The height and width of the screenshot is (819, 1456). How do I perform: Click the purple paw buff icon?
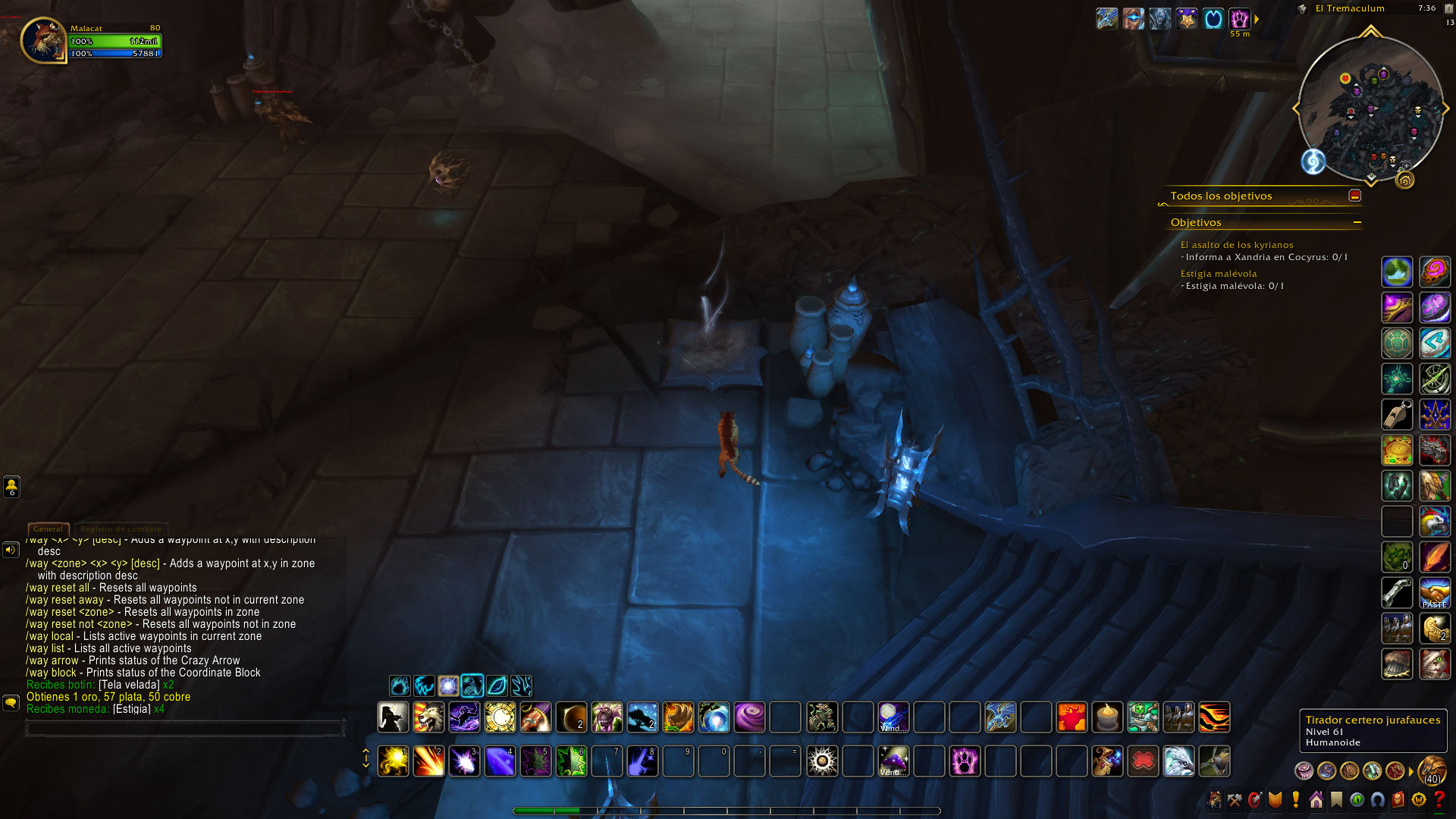(x=1239, y=18)
